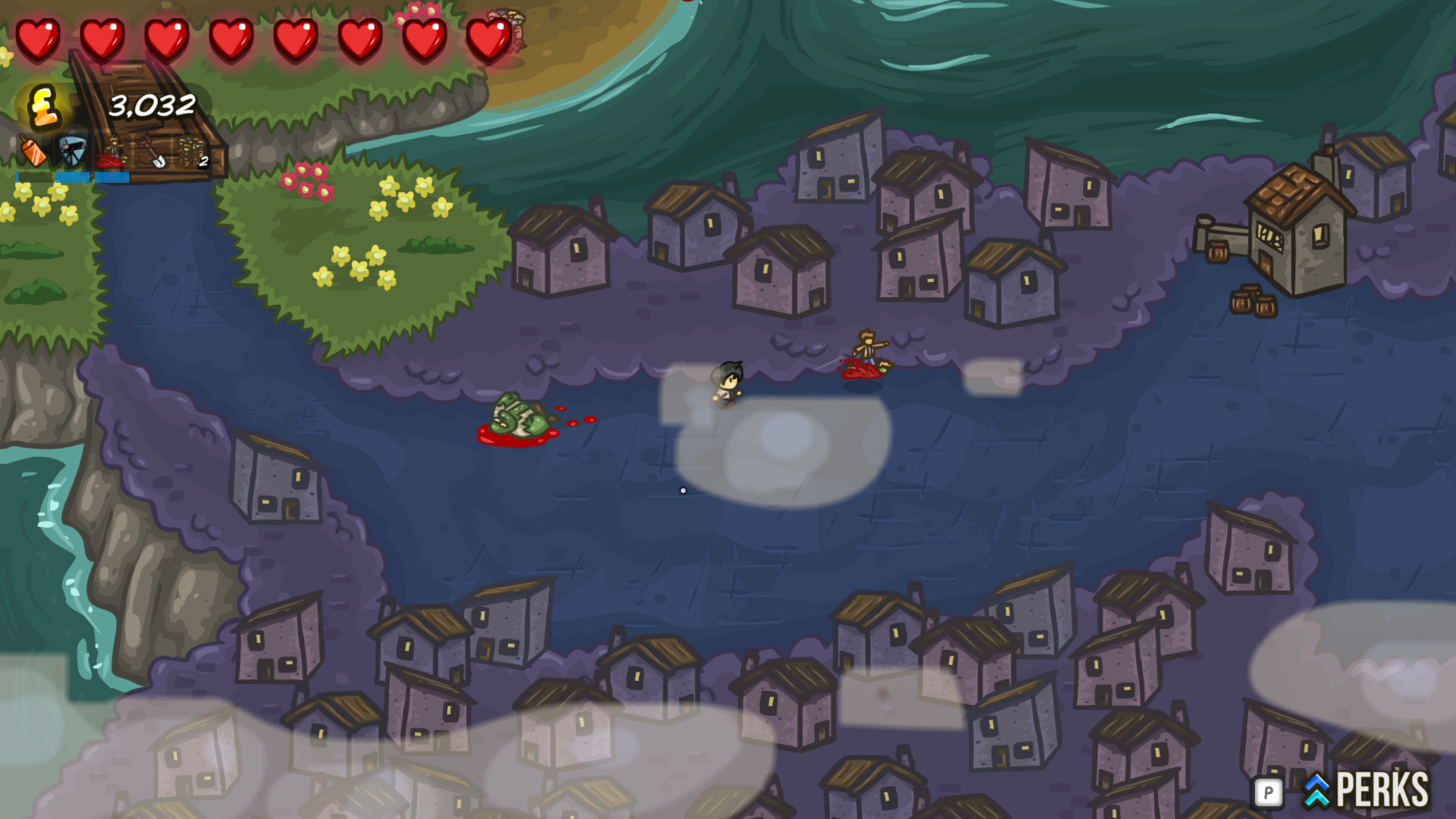Click the blue cooldown bar under the item slots
This screenshot has height=819, width=1456.
click(x=72, y=177)
